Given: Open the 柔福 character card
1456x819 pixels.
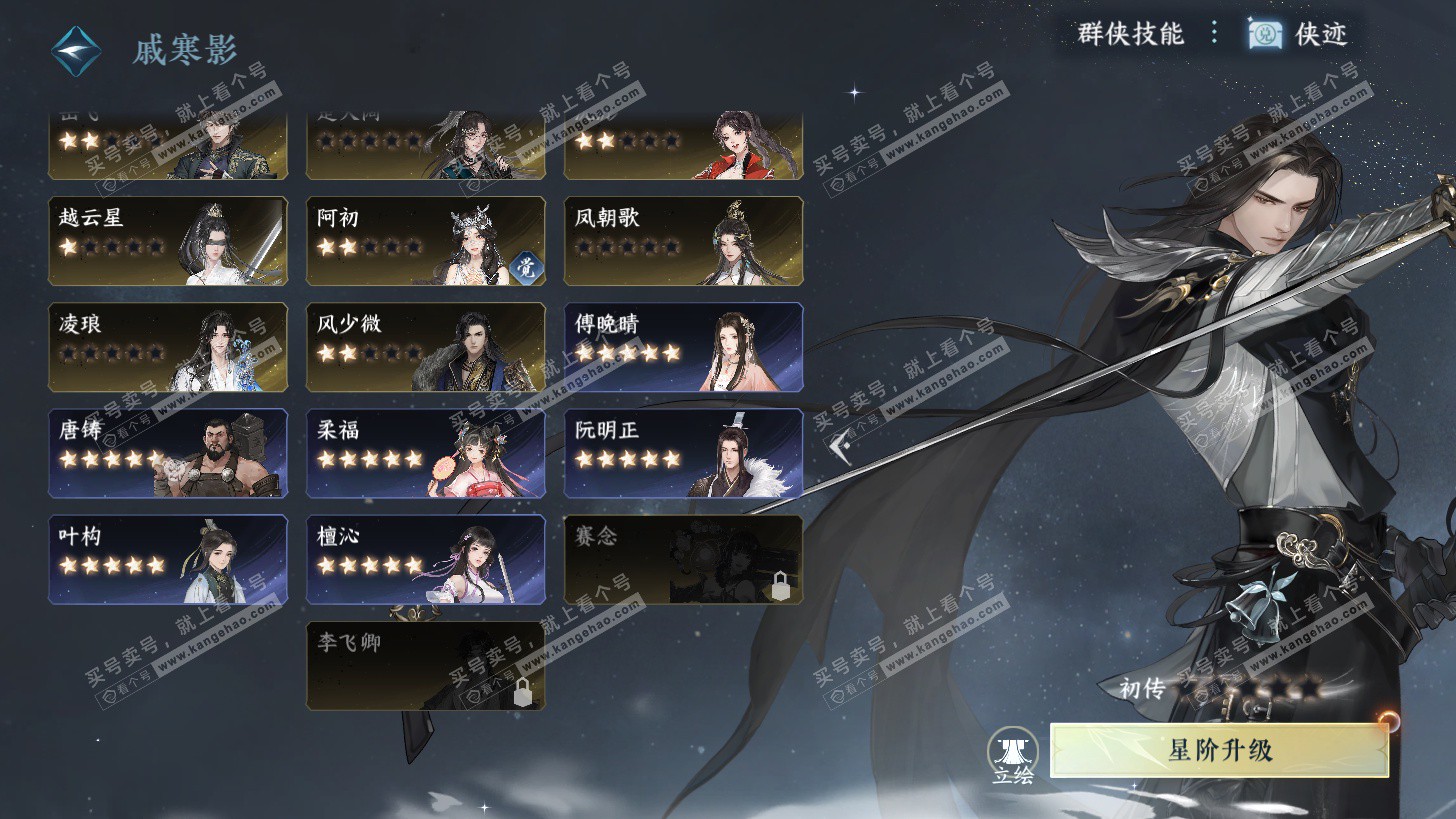Looking at the screenshot, I should pos(425,453).
